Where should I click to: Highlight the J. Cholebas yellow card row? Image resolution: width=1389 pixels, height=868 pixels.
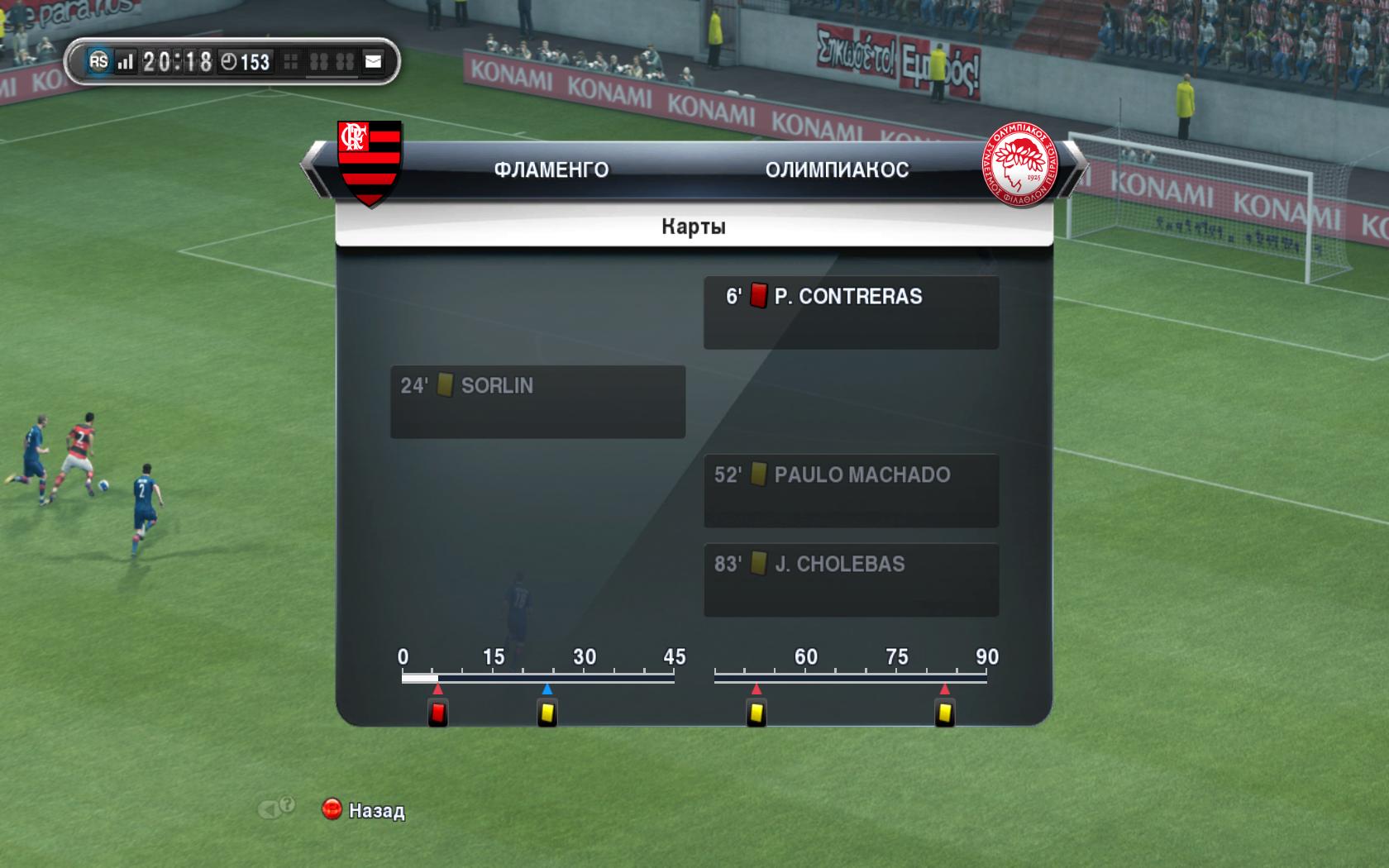851,579
